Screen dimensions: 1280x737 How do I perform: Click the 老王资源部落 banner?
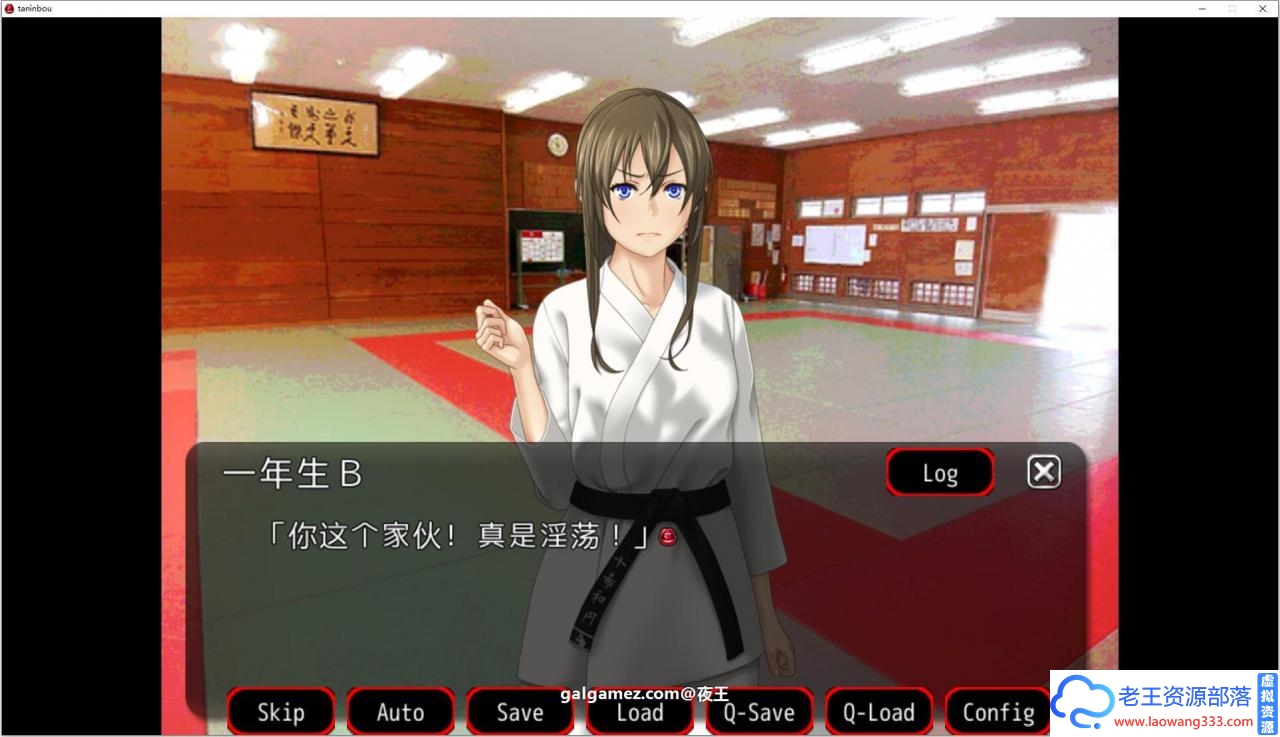pos(1185,697)
